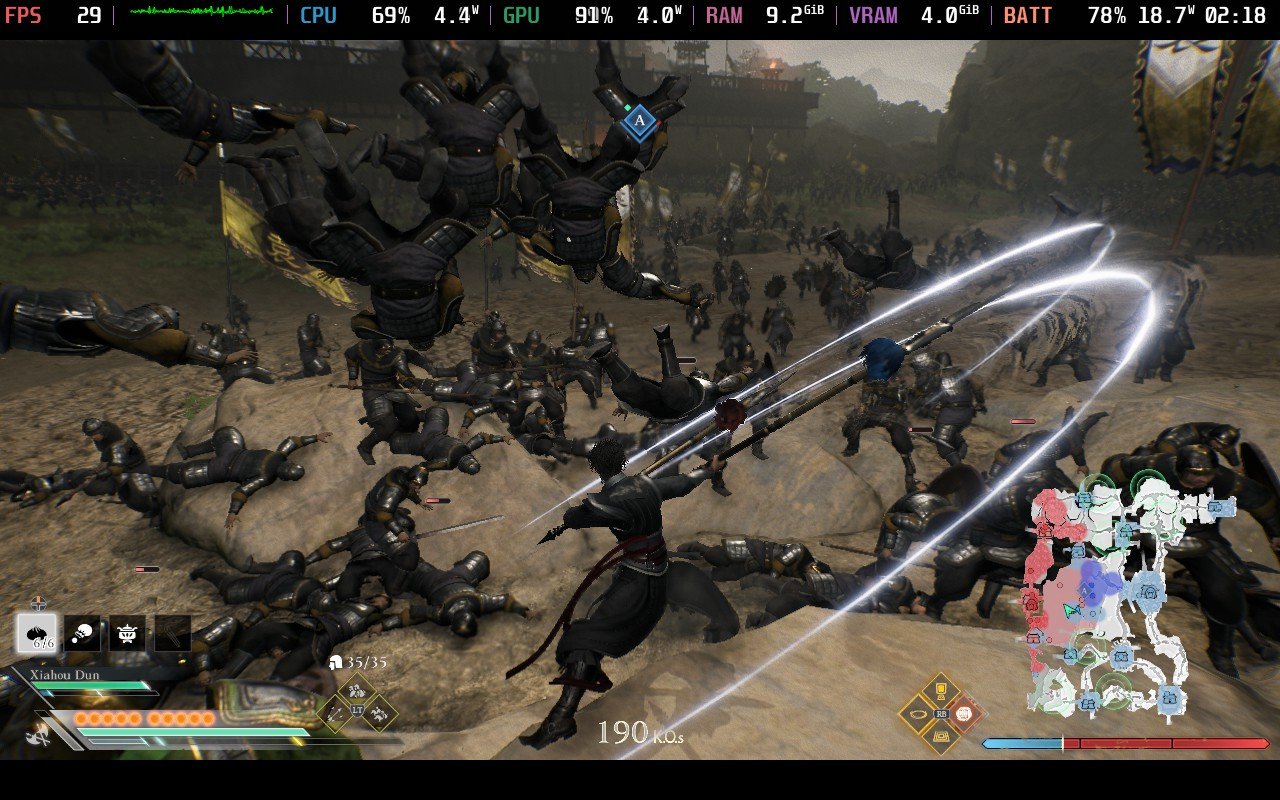The width and height of the screenshot is (1280, 800).
Task: Expand the CPU usage graph
Action: click(x=318, y=15)
